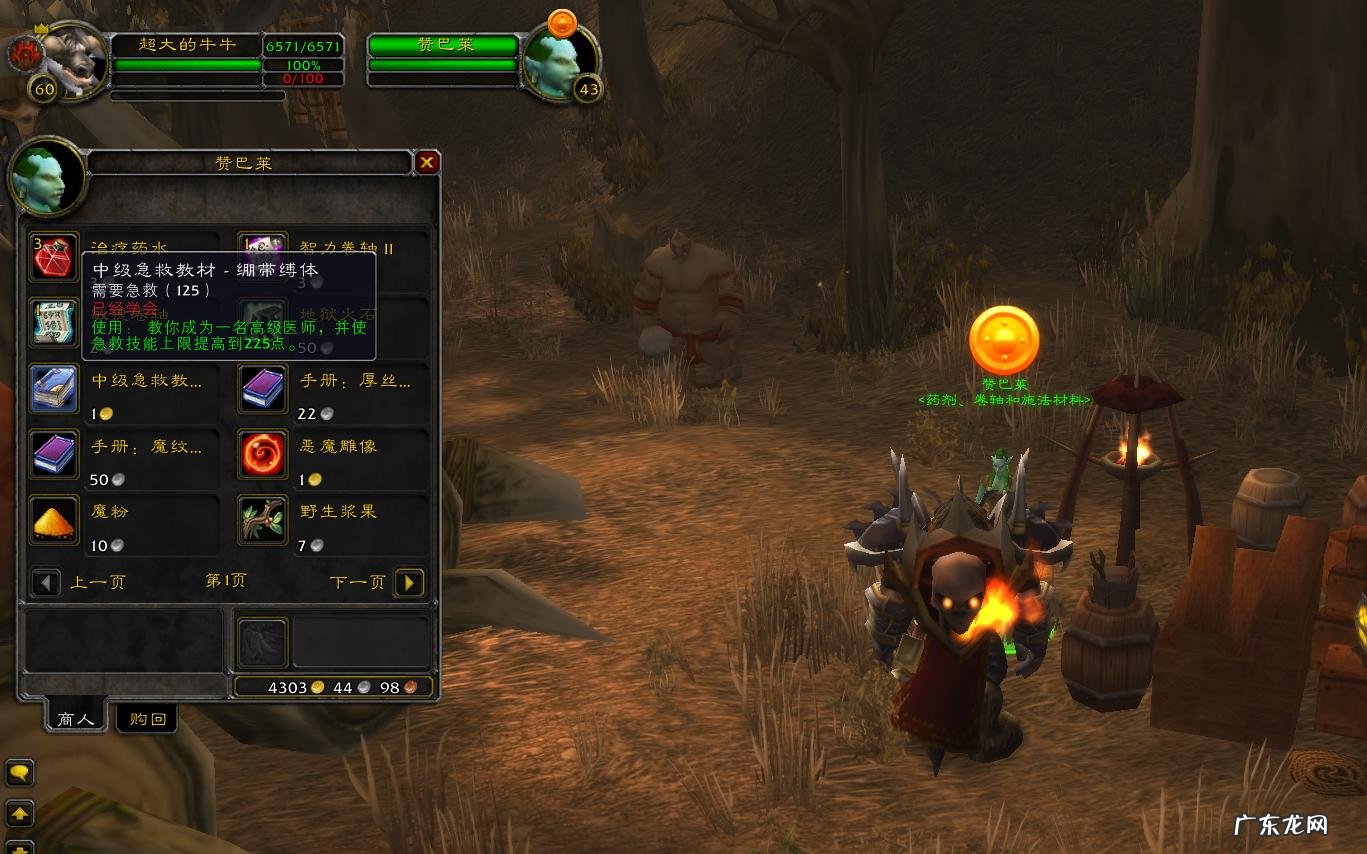Close the 赞巴莱 merchant window
This screenshot has width=1367, height=854.
click(427, 162)
